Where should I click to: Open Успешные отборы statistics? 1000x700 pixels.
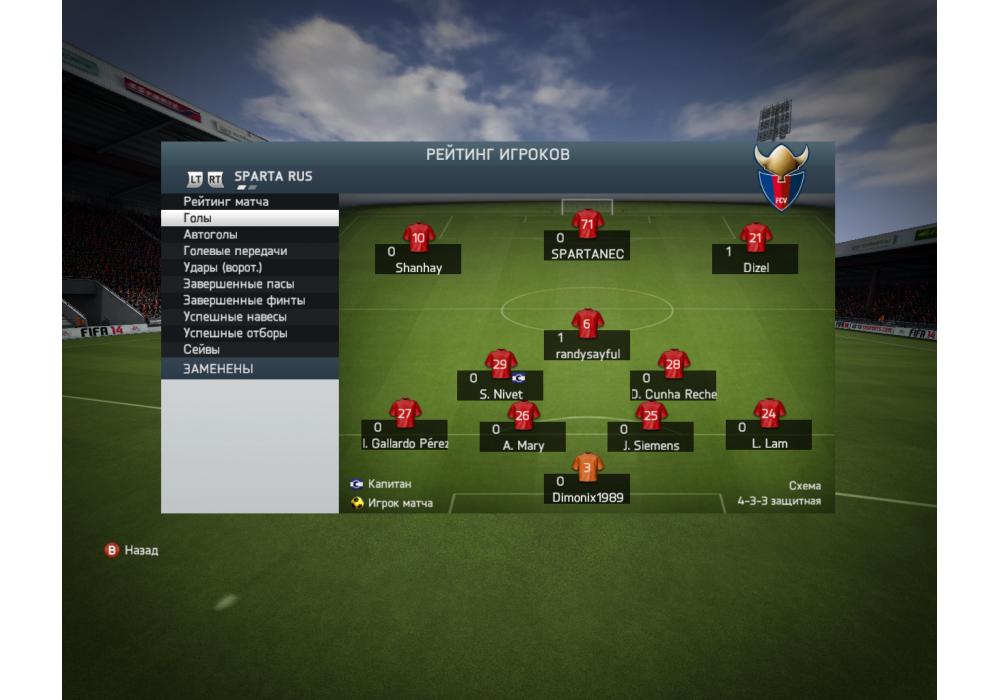[250, 333]
